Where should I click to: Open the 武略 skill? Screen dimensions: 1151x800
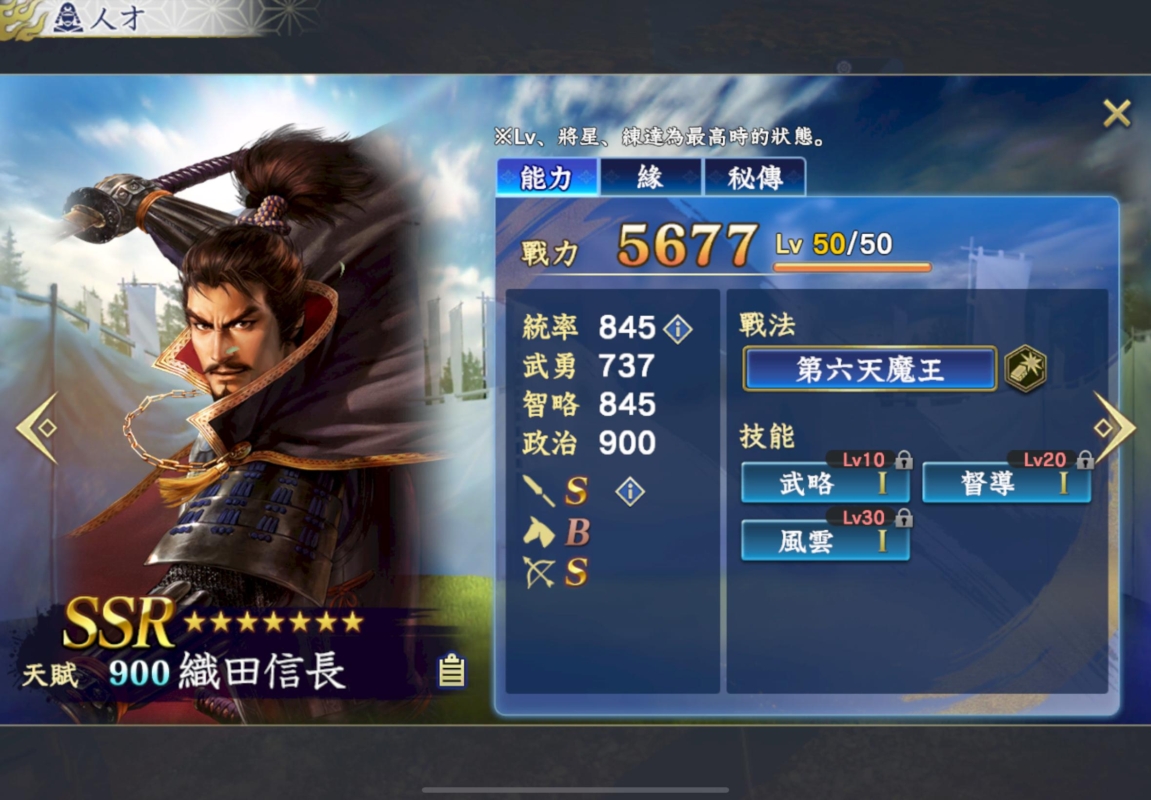825,484
